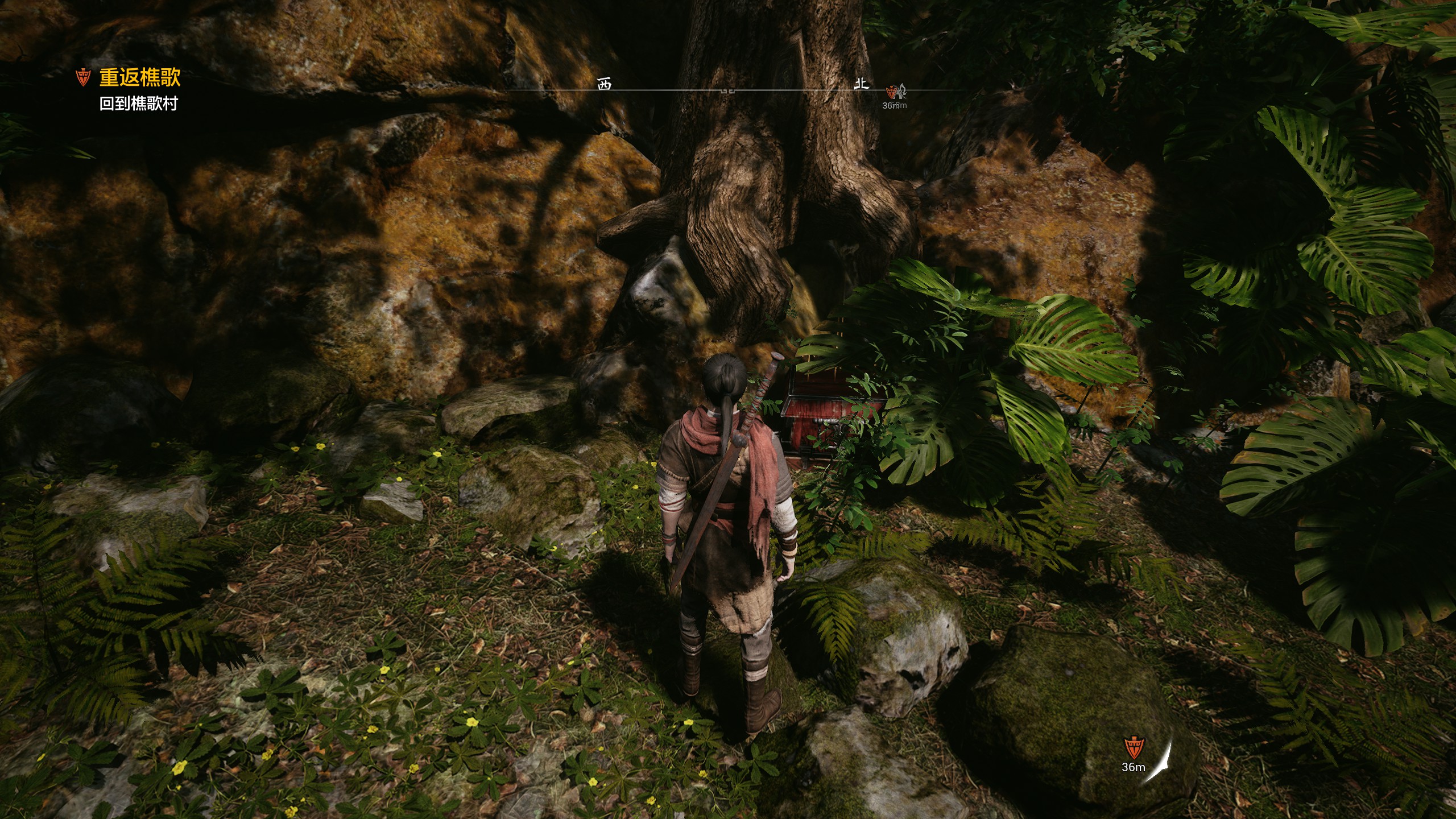Image resolution: width=1456 pixels, height=819 pixels.
Task: Open the 重返樵歌 quest tracker
Action: (139, 77)
